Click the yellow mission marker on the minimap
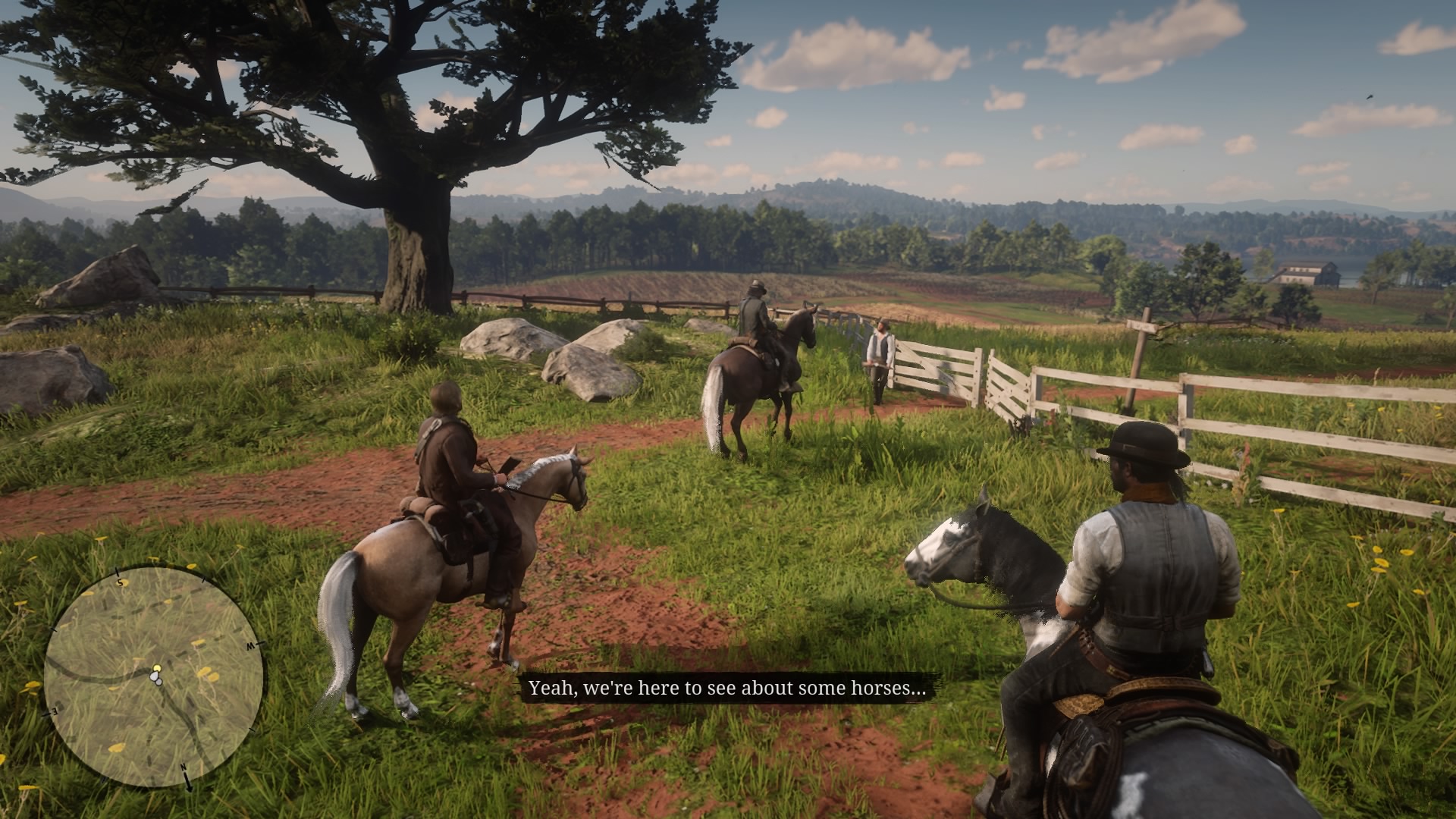Viewport: 1456px width, 819px height. pos(157,667)
